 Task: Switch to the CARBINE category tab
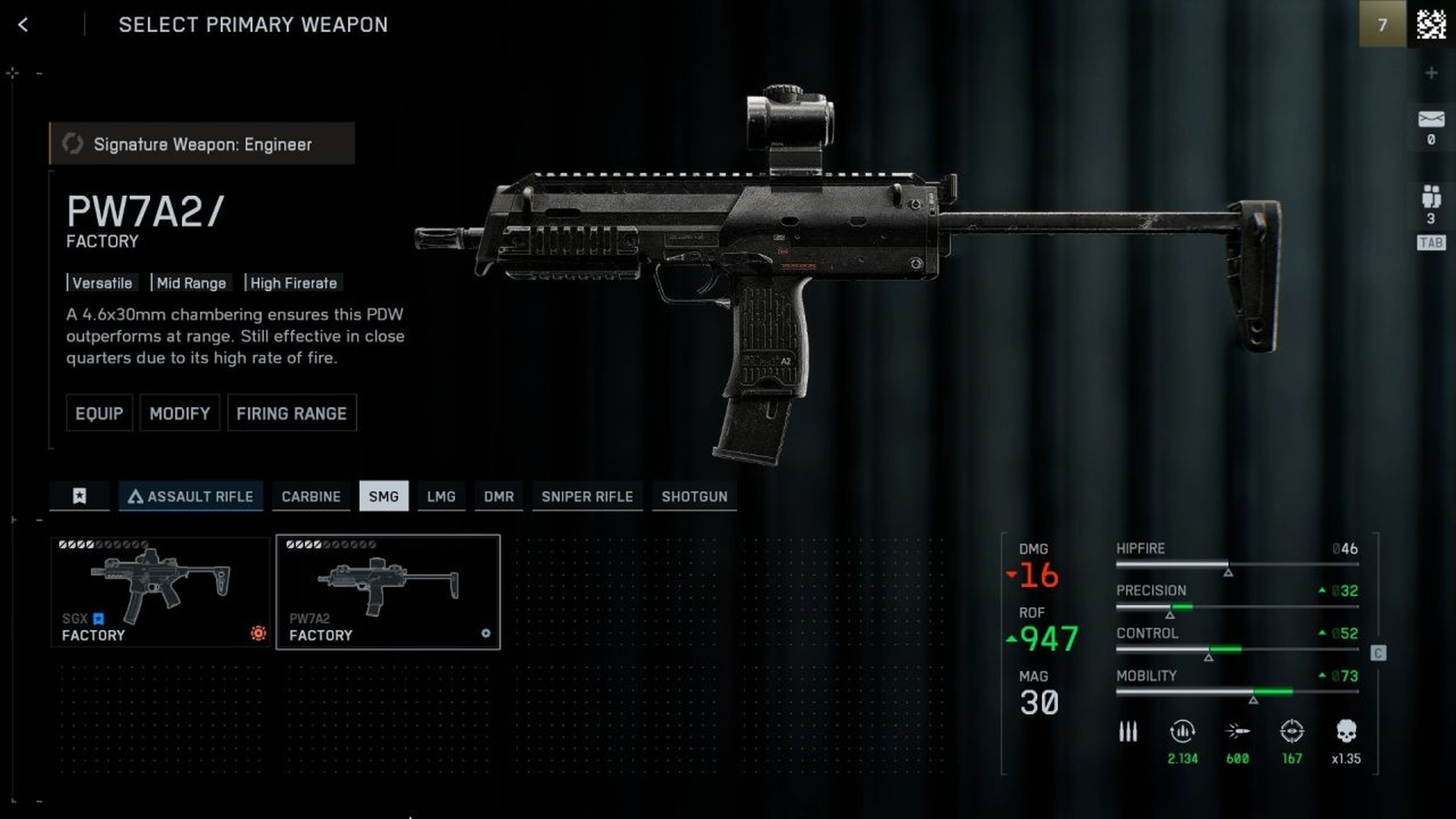(311, 497)
